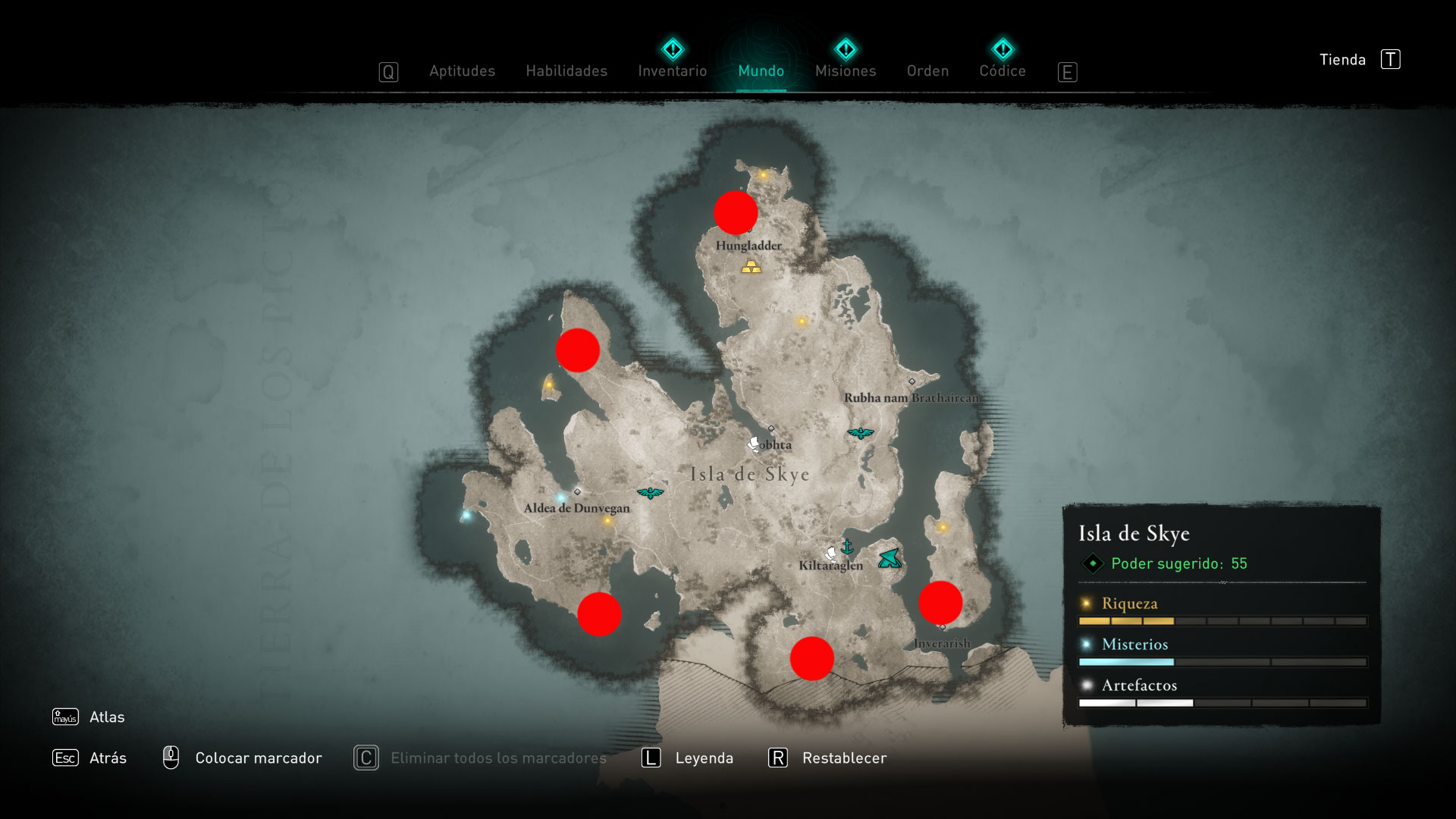Screen dimensions: 1456x819
Task: Select the Mundo tab
Action: tap(761, 71)
